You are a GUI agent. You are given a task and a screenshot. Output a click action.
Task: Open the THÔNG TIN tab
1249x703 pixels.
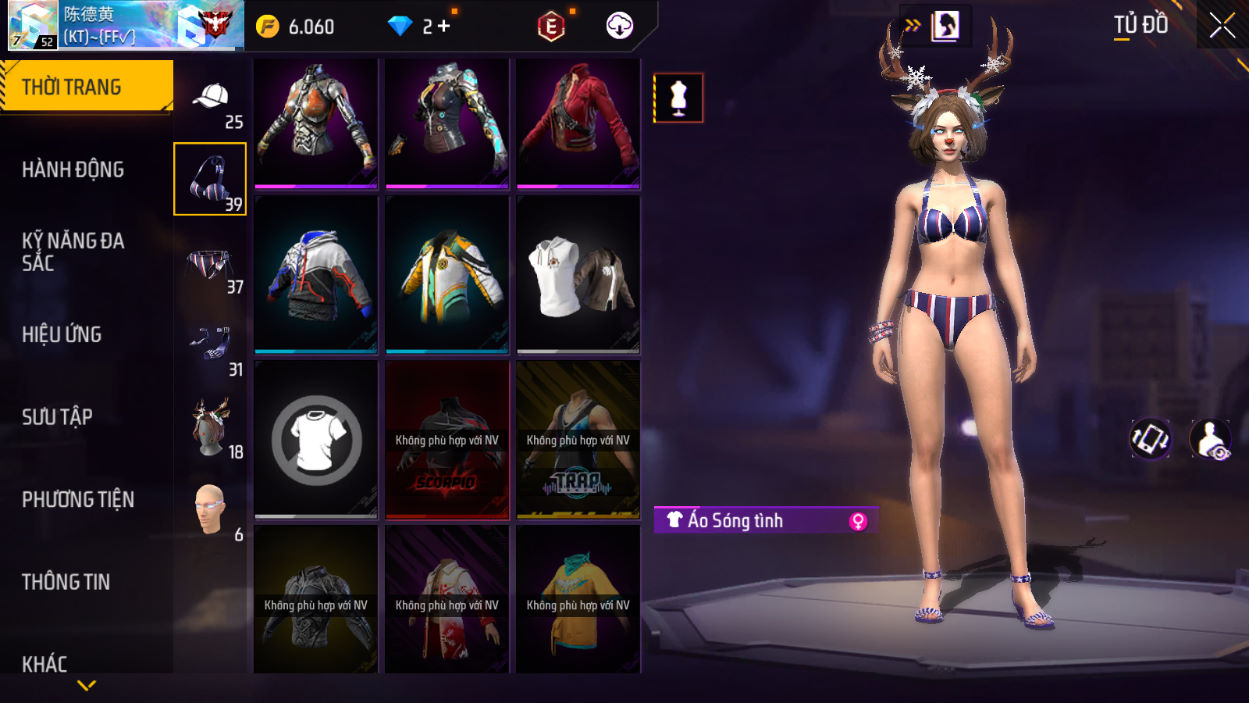tap(66, 582)
